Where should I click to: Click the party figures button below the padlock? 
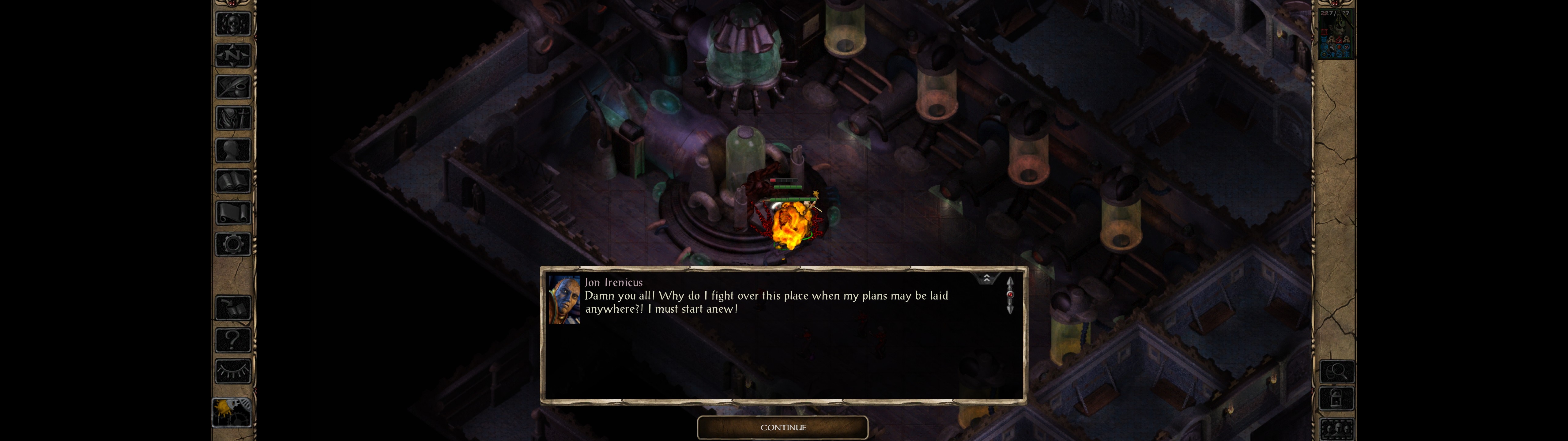point(1336,428)
